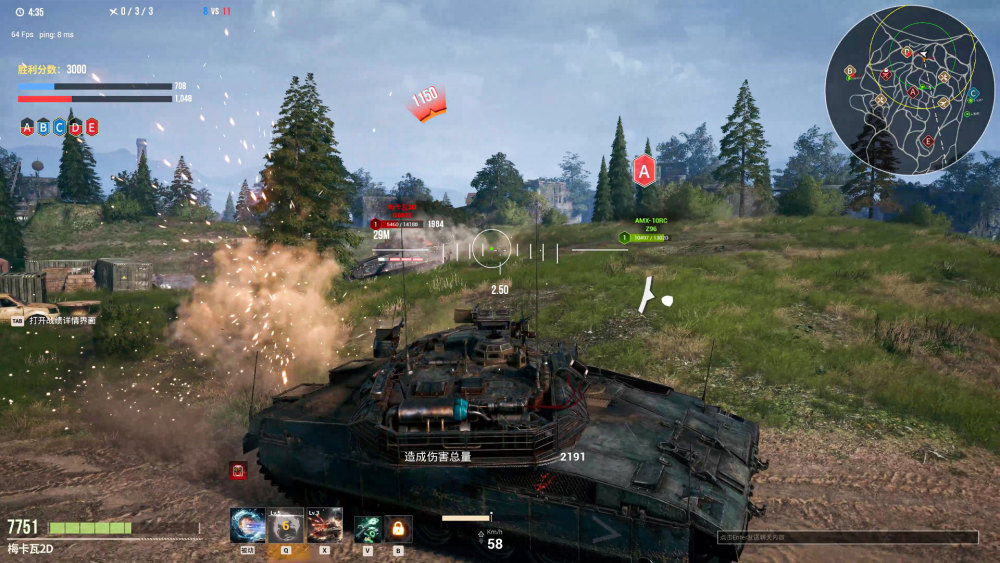Select capture point E status hexagon
1000x563 pixels.
coord(91,127)
